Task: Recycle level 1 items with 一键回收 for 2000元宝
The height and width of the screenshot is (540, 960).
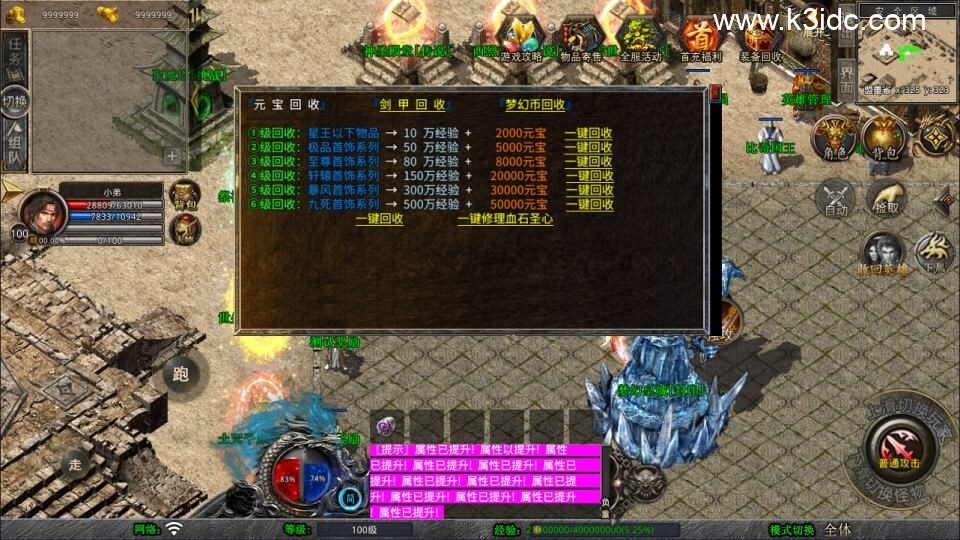Action: coord(589,133)
